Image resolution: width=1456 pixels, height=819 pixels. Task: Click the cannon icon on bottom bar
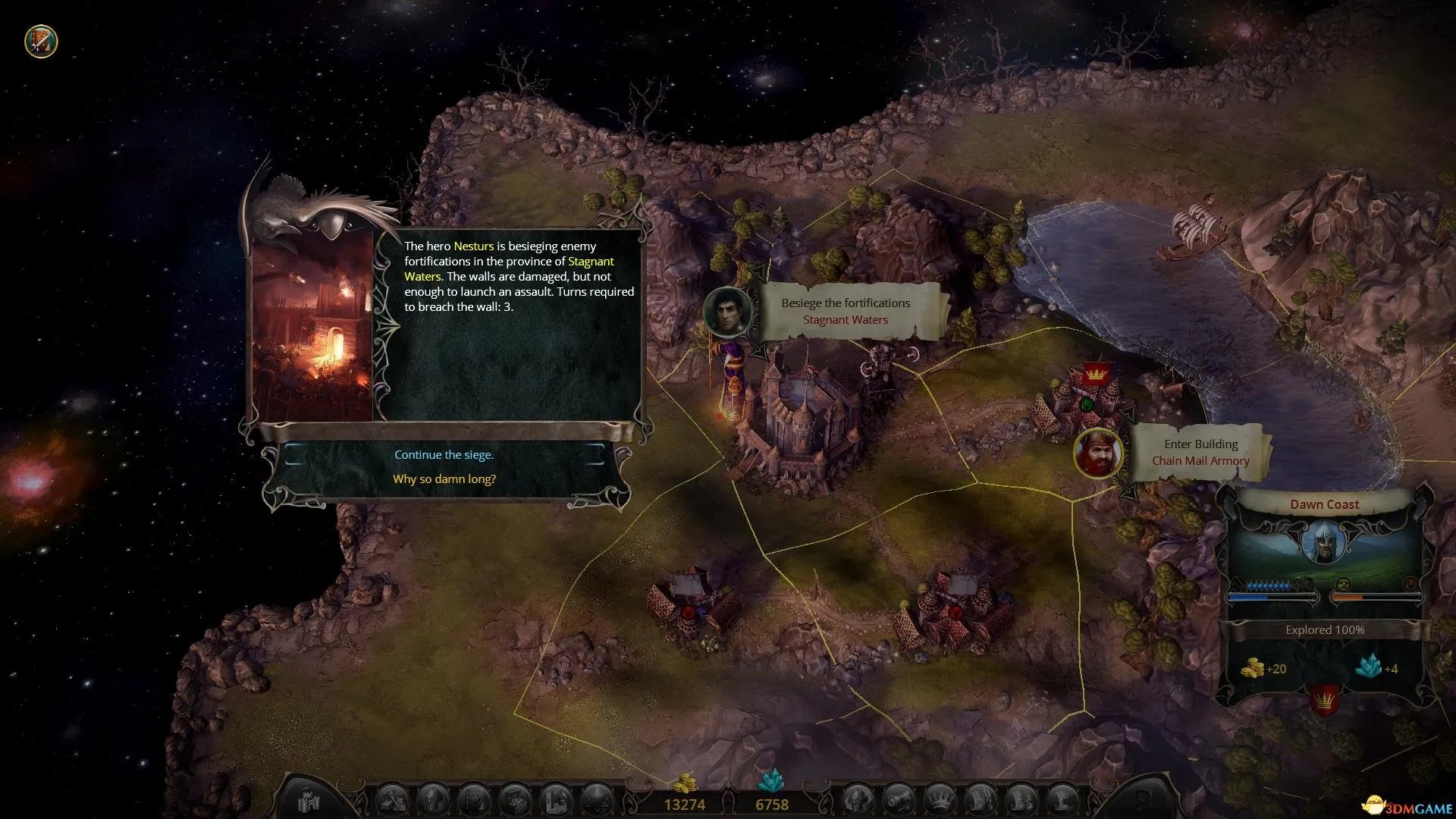899,800
